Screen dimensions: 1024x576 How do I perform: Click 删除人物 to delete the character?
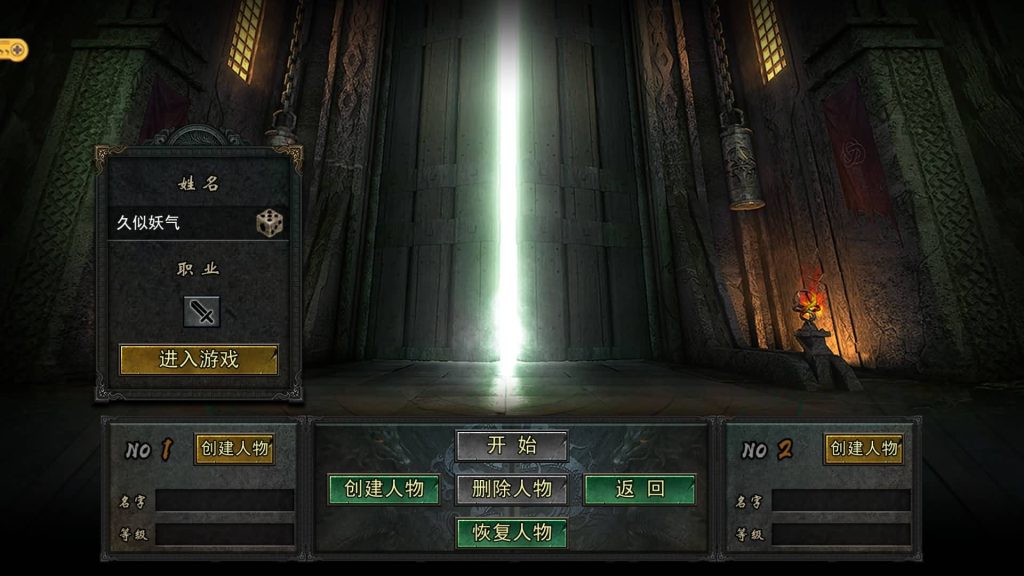(512, 489)
